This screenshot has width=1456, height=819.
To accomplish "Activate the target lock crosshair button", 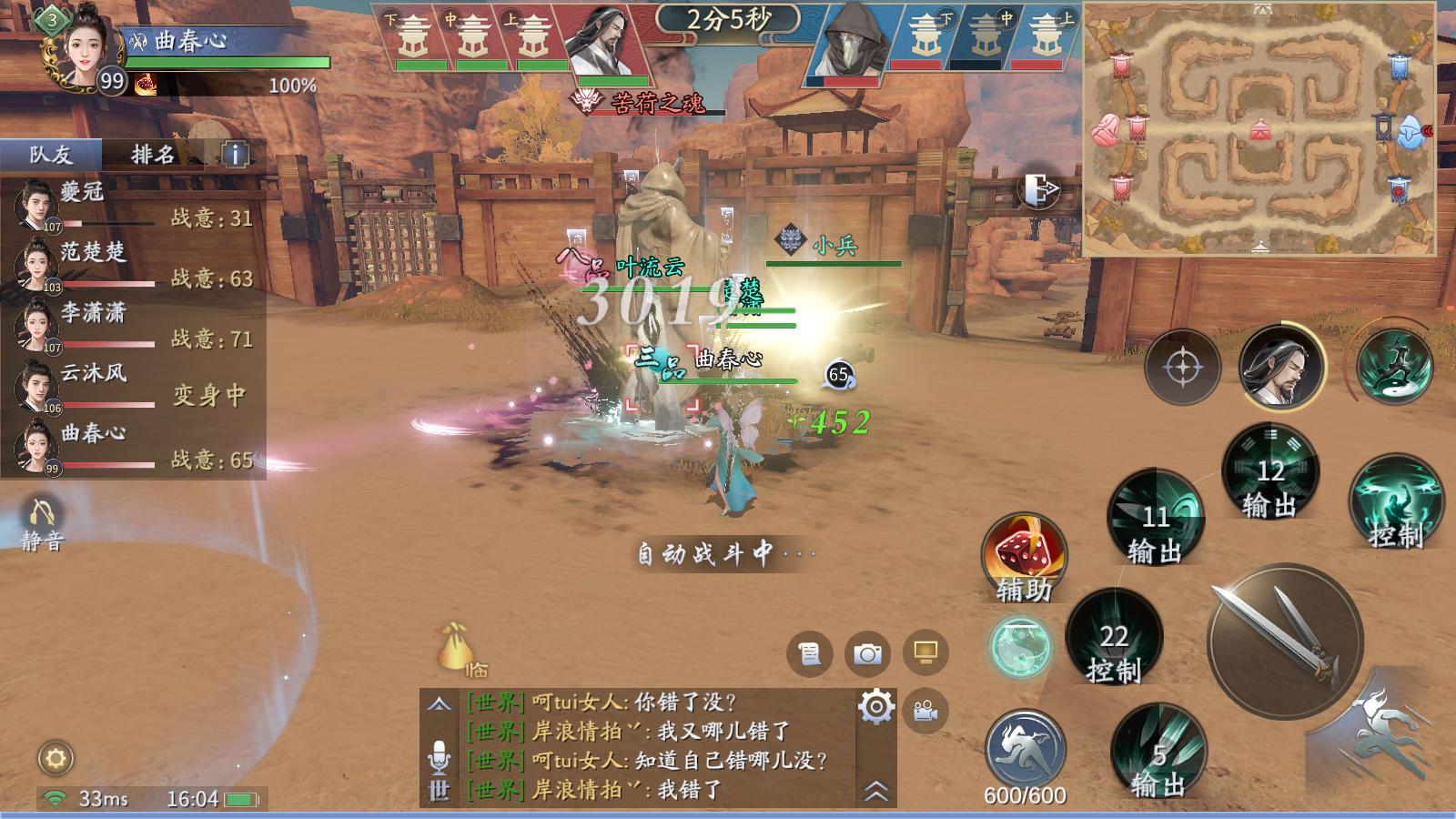I will [x=1182, y=368].
